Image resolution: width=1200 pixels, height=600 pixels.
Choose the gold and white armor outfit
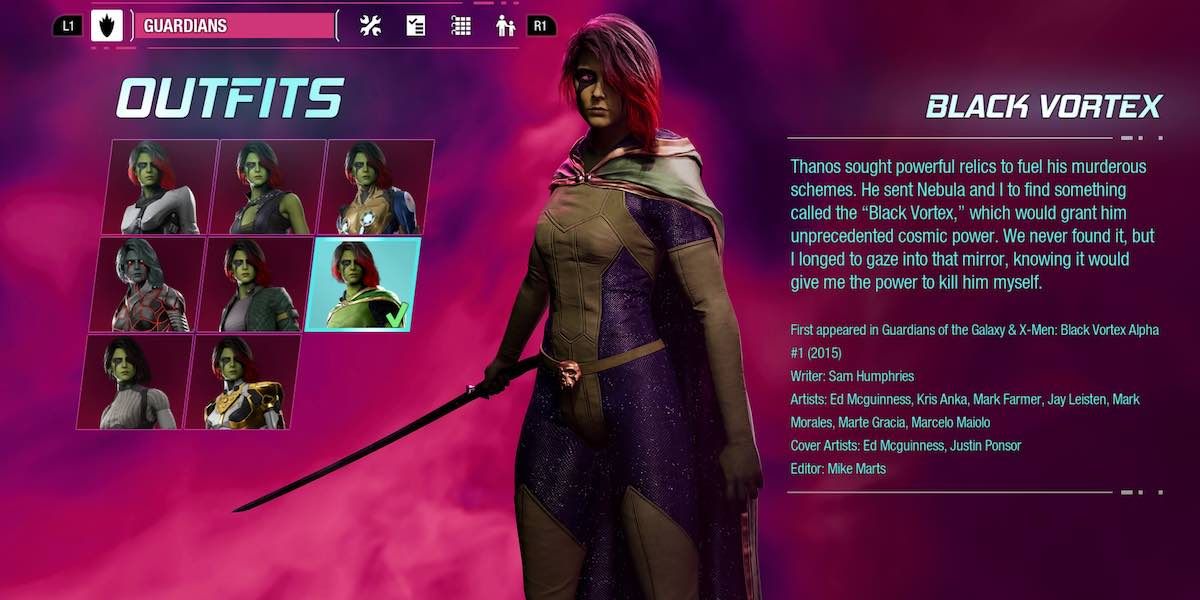[x=243, y=382]
